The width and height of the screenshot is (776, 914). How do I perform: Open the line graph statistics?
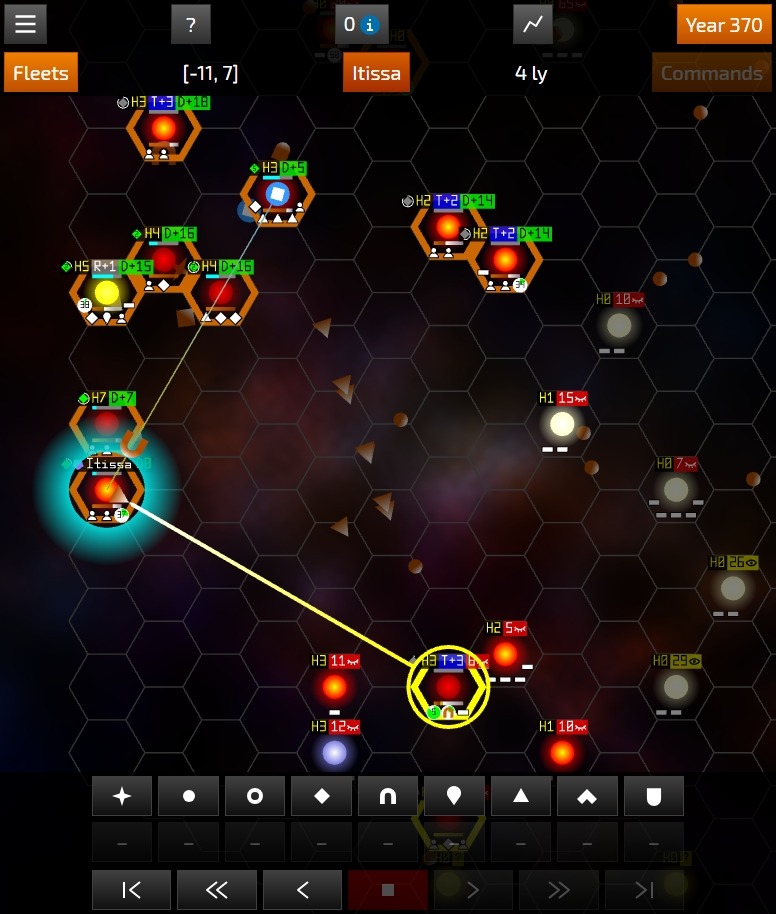coord(533,24)
